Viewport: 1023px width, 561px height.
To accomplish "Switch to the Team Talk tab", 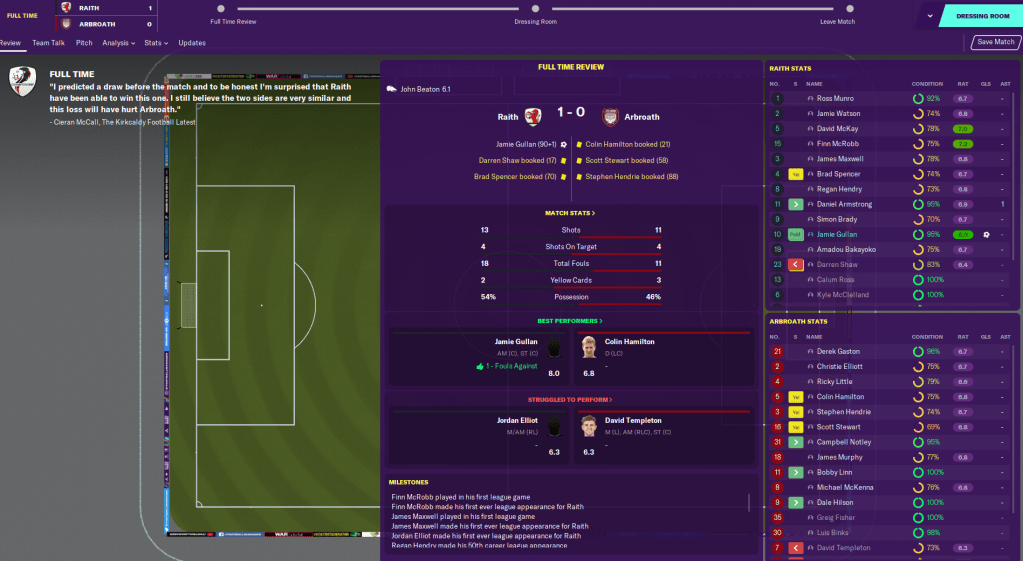I will point(48,43).
